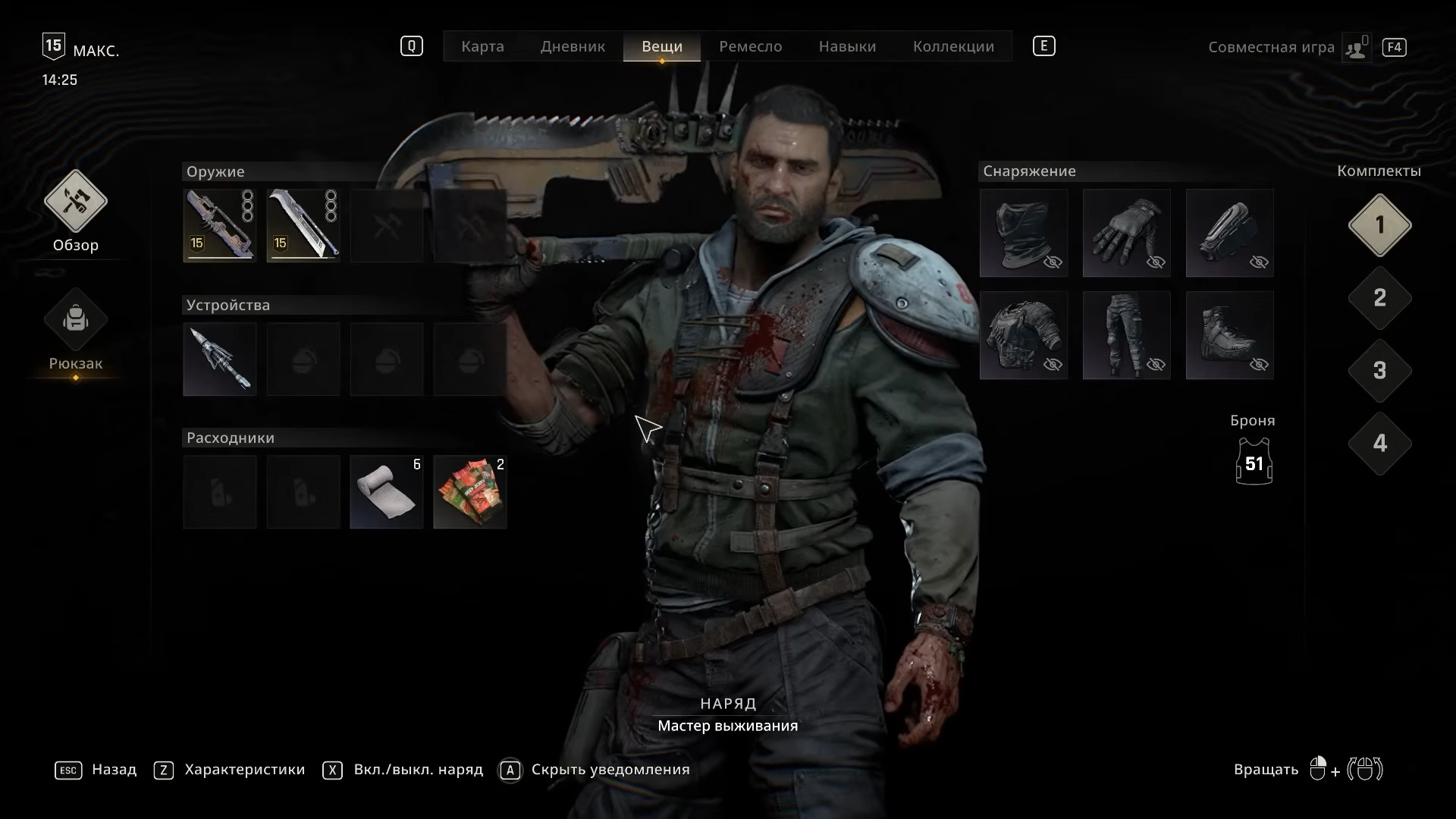
Task: Pick the chest armor gear slot
Action: point(1024,335)
